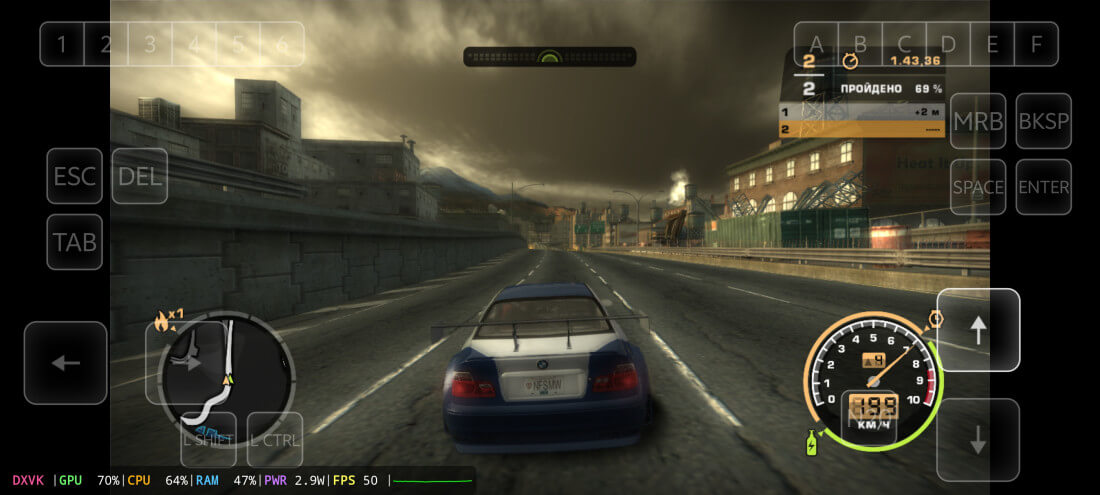The width and height of the screenshot is (1100, 495).
Task: Tap the ENTER overlay button
Action: click(x=1043, y=187)
